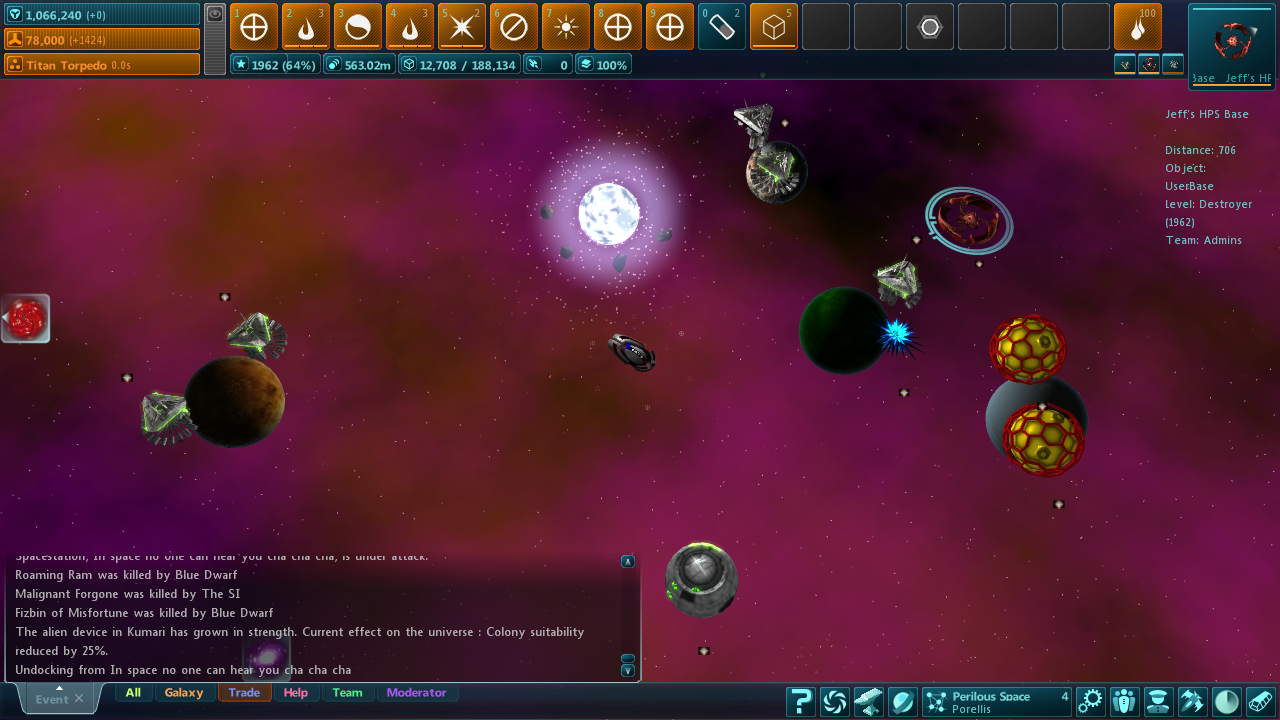Image resolution: width=1280 pixels, height=720 pixels.
Task: Activate the sun-shaped ability in slot 7
Action: (566, 27)
